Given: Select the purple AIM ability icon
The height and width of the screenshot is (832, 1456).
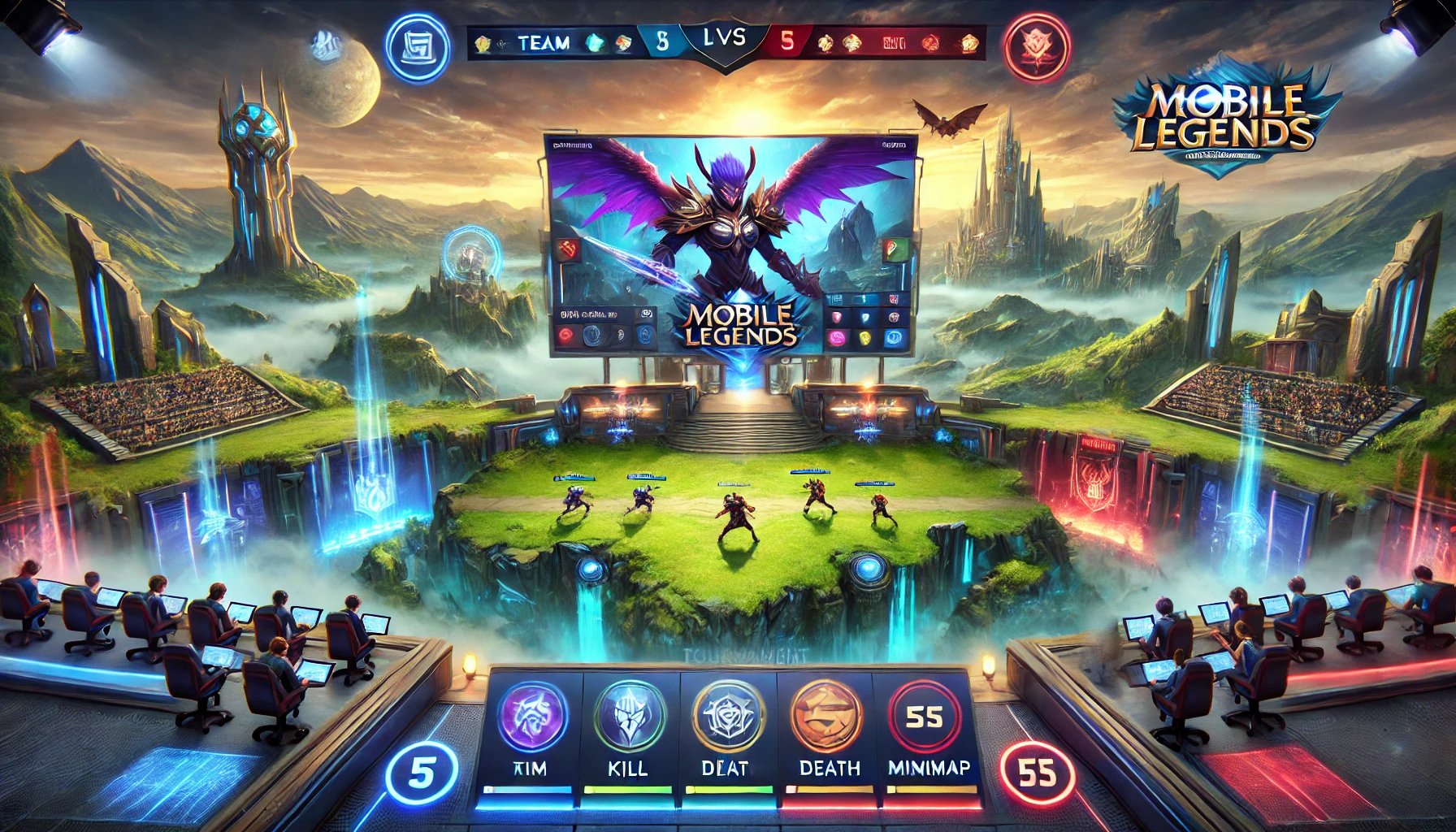Looking at the screenshot, I should tap(531, 717).
